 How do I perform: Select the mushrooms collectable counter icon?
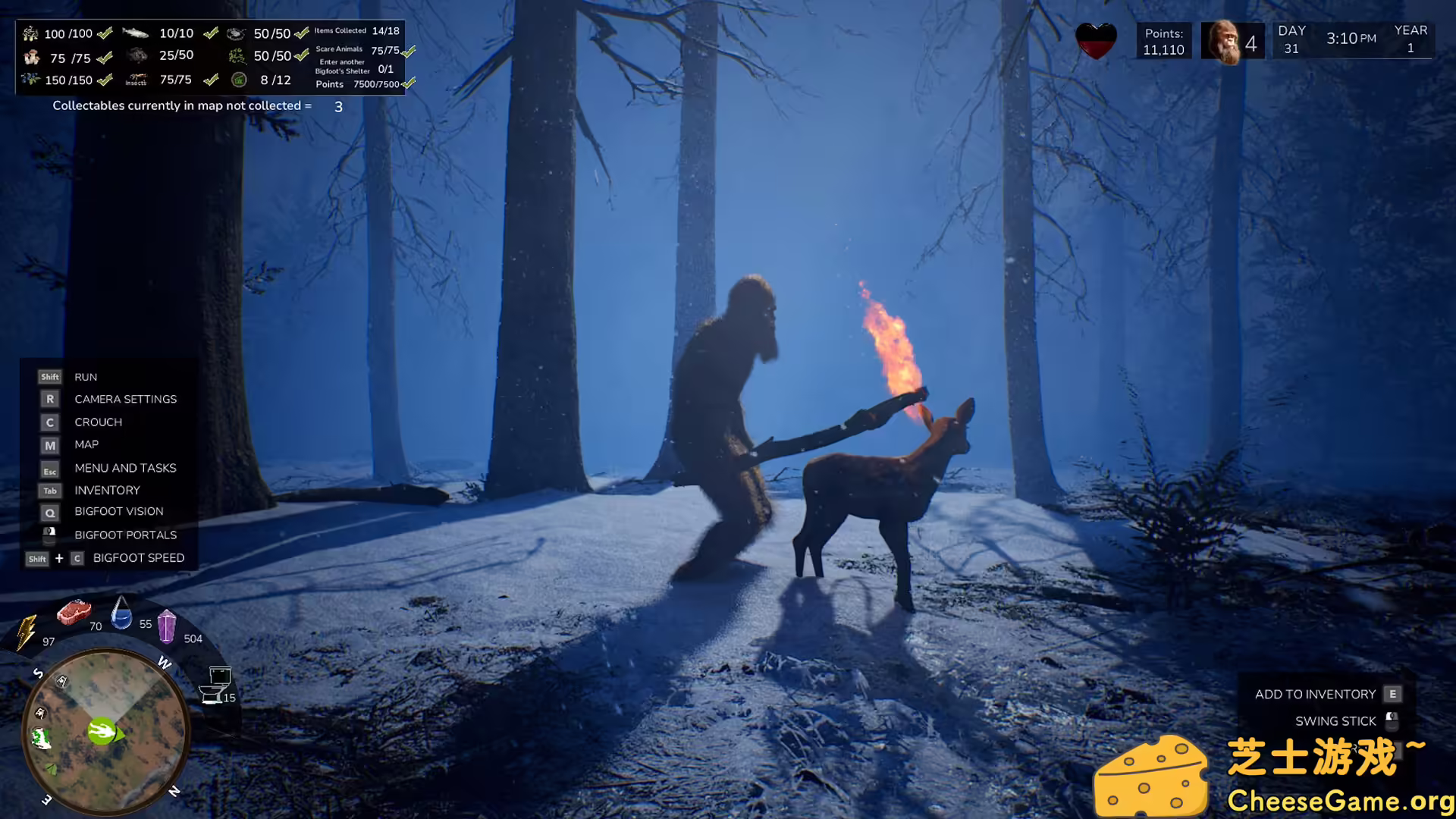[x=33, y=58]
